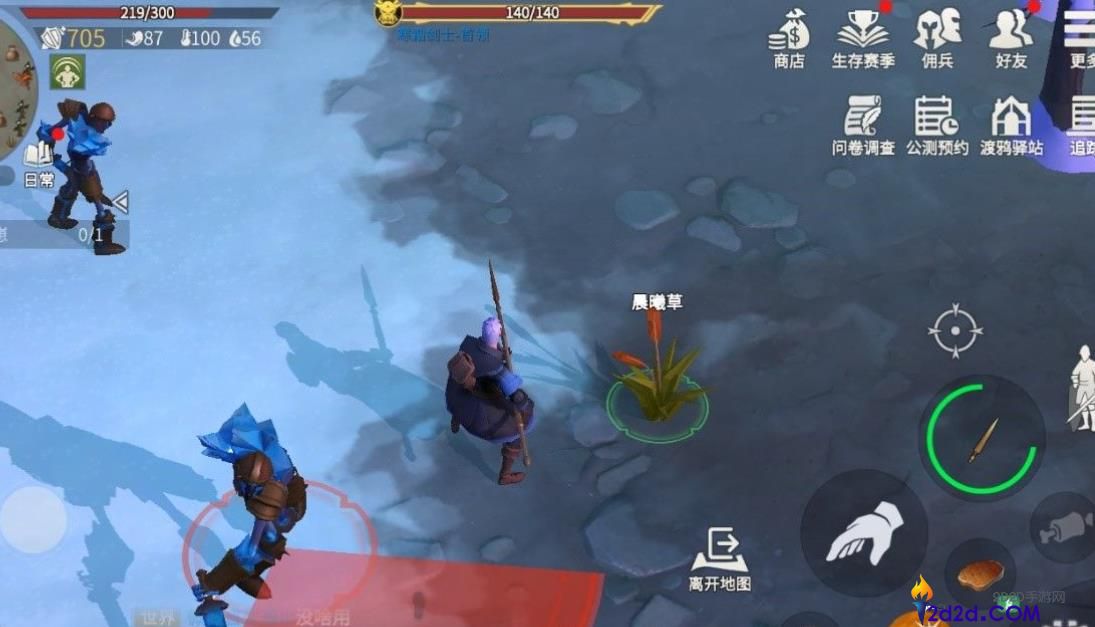Open the 好友 friends list
Screen dimensions: 1095x627
point(1010,38)
